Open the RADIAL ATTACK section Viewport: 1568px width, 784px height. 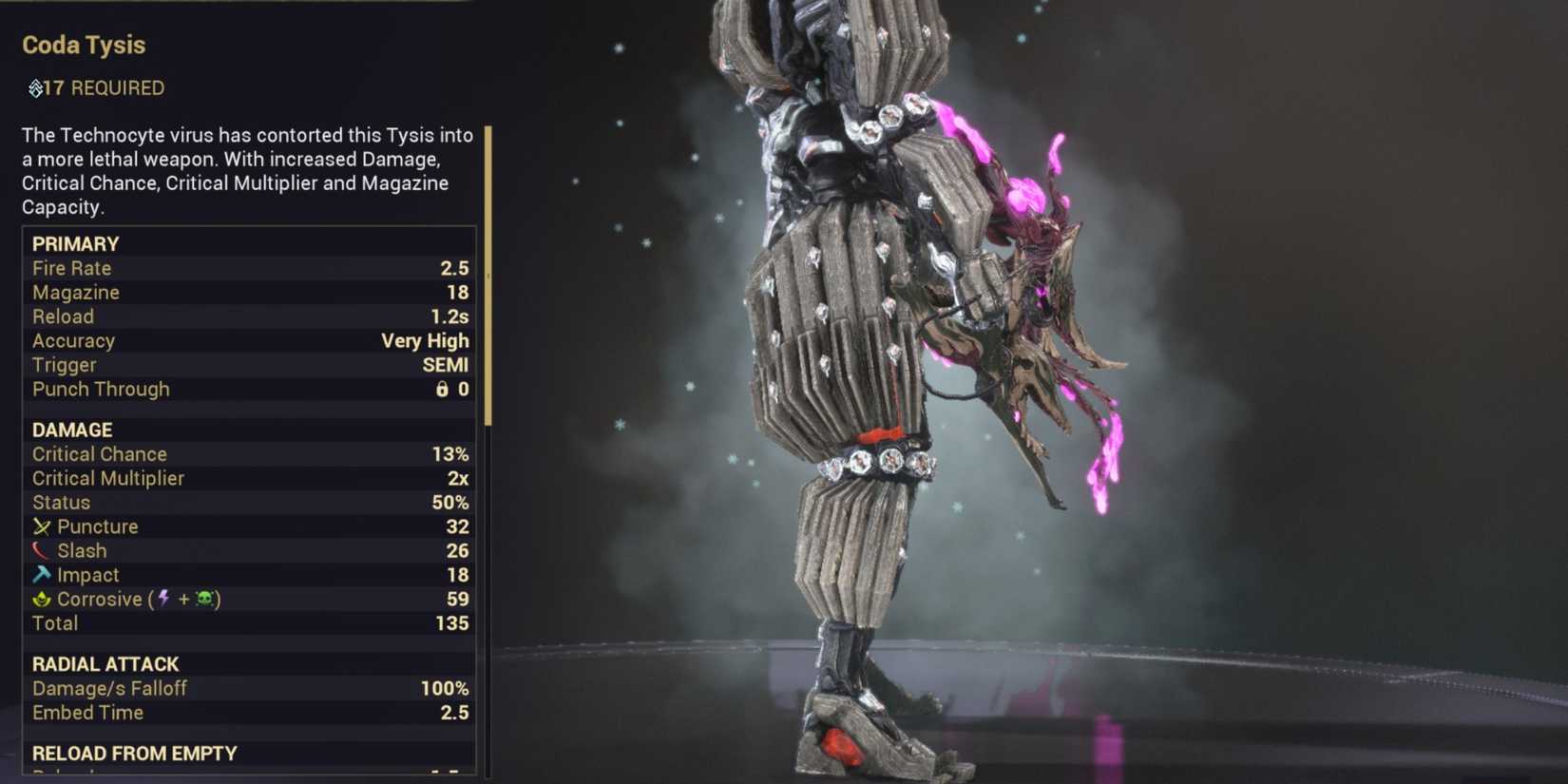[x=105, y=664]
